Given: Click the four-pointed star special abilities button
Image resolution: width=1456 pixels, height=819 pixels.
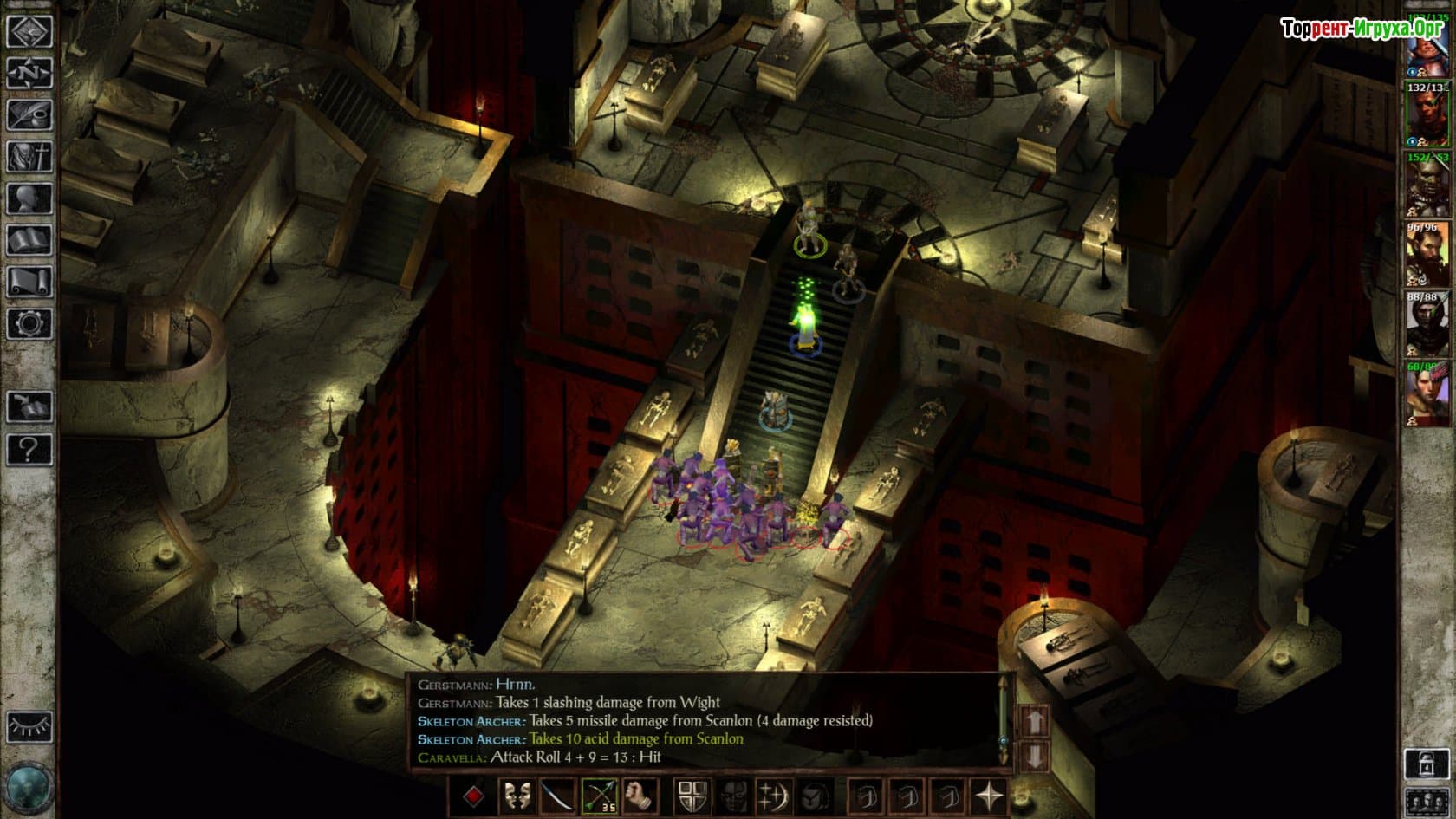Looking at the screenshot, I should click(x=990, y=796).
